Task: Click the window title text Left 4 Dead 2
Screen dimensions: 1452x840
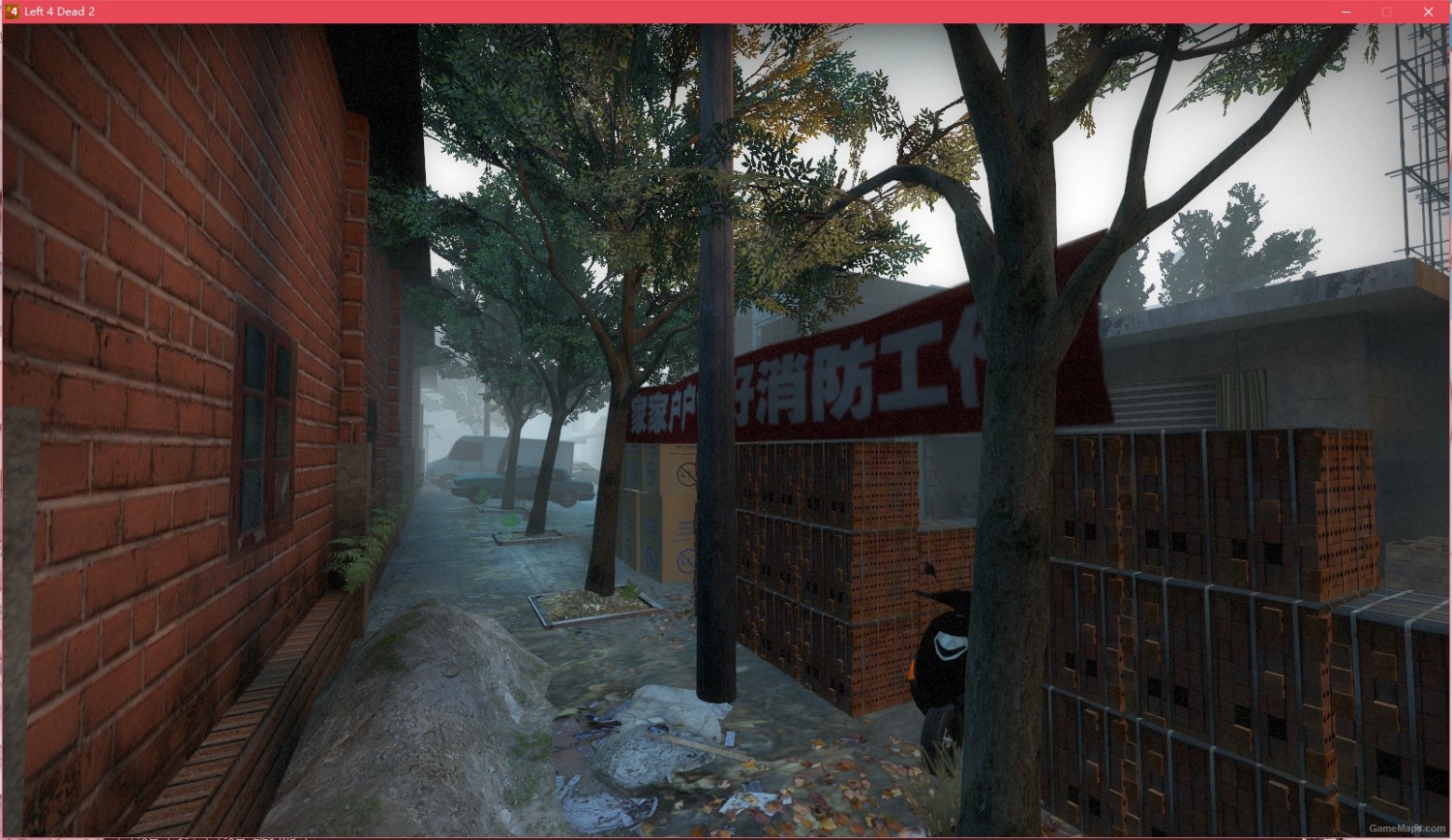Action: [62, 11]
